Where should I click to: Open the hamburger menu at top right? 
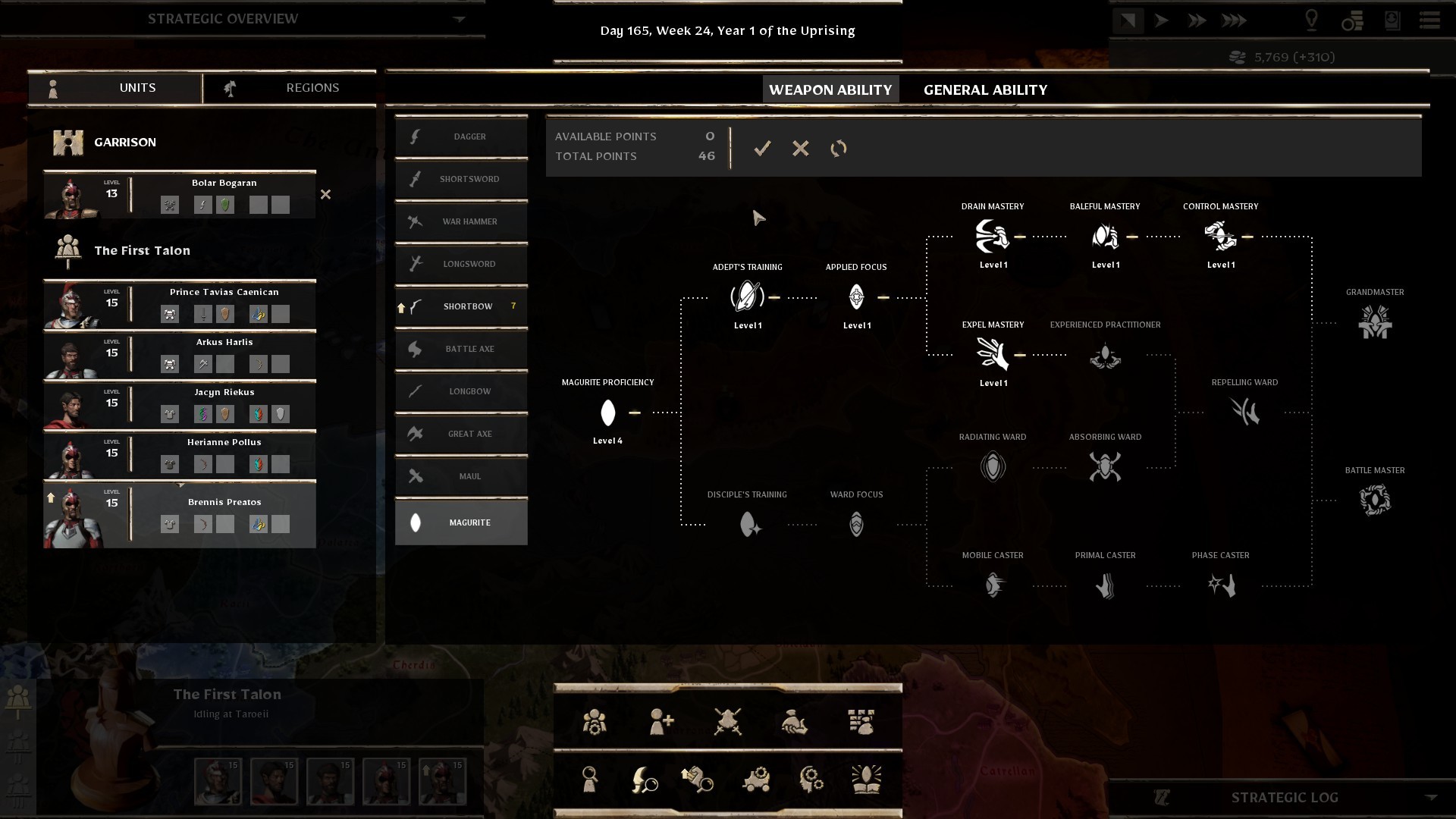click(x=1429, y=21)
